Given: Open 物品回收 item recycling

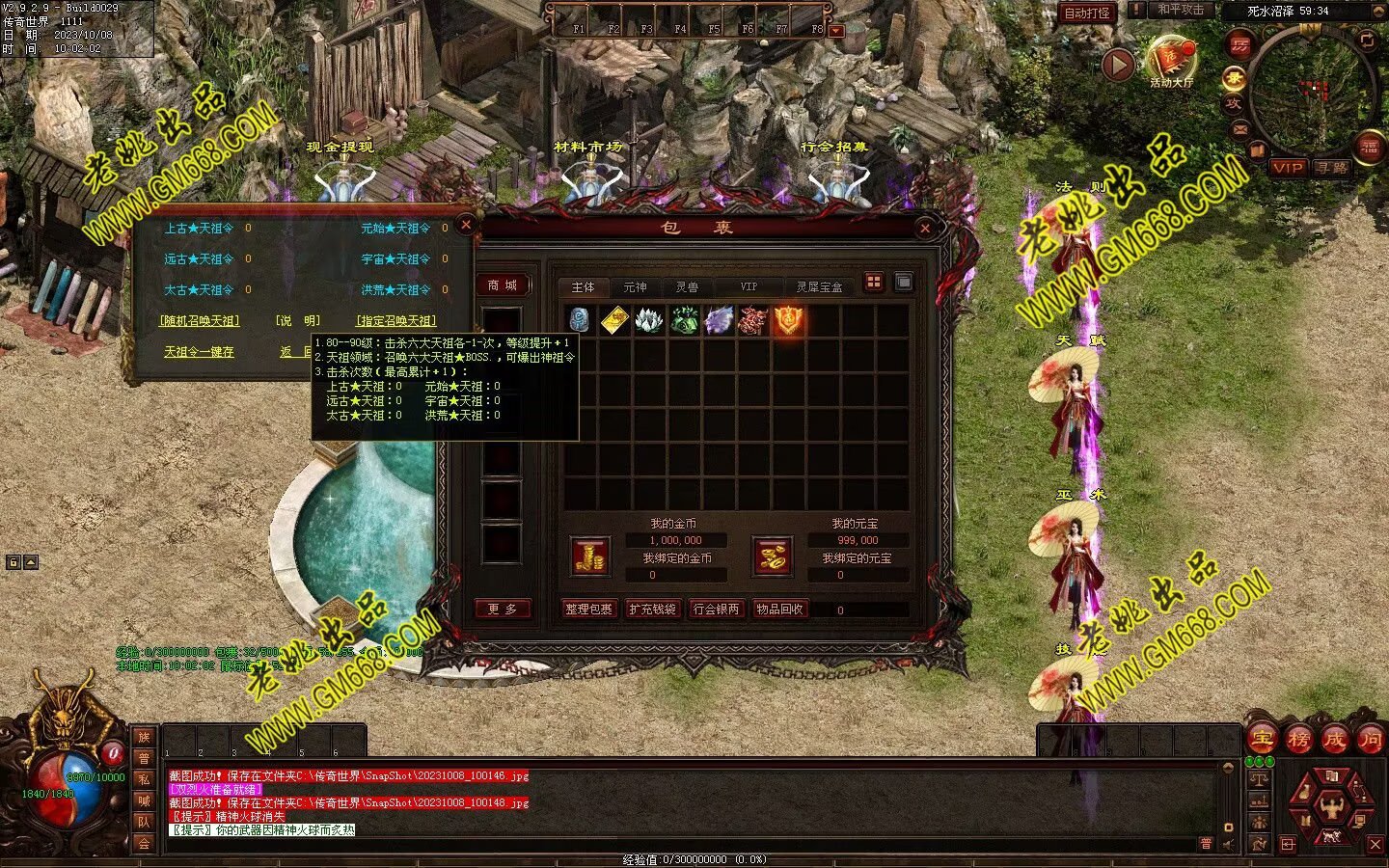Looking at the screenshot, I should pos(779,610).
